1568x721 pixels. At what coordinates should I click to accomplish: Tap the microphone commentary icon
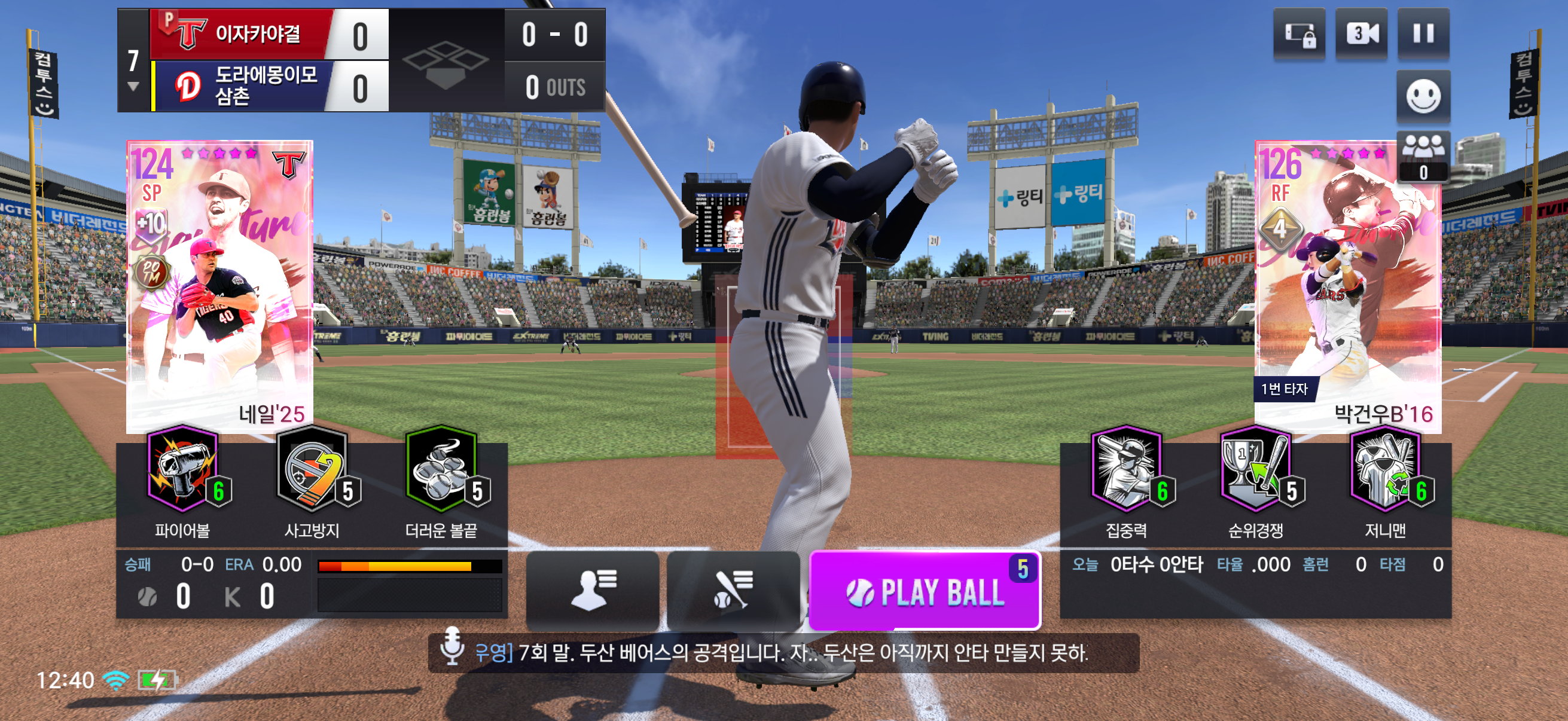tap(452, 647)
